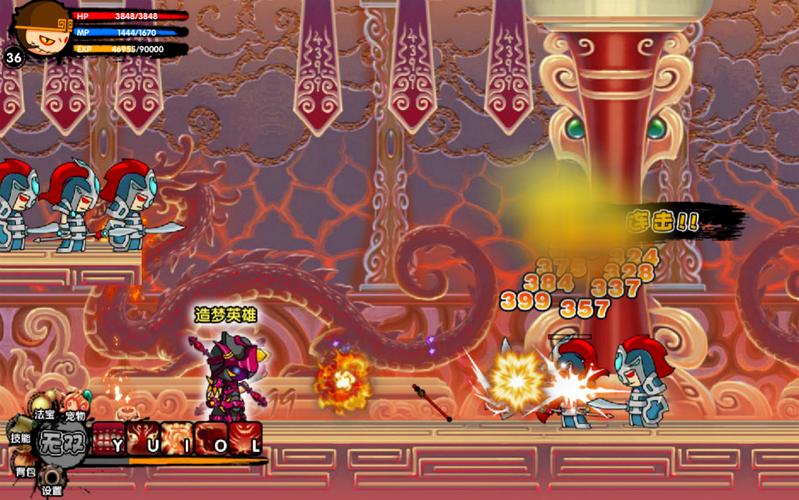Use the skill icon labeled U

[x=142, y=438]
